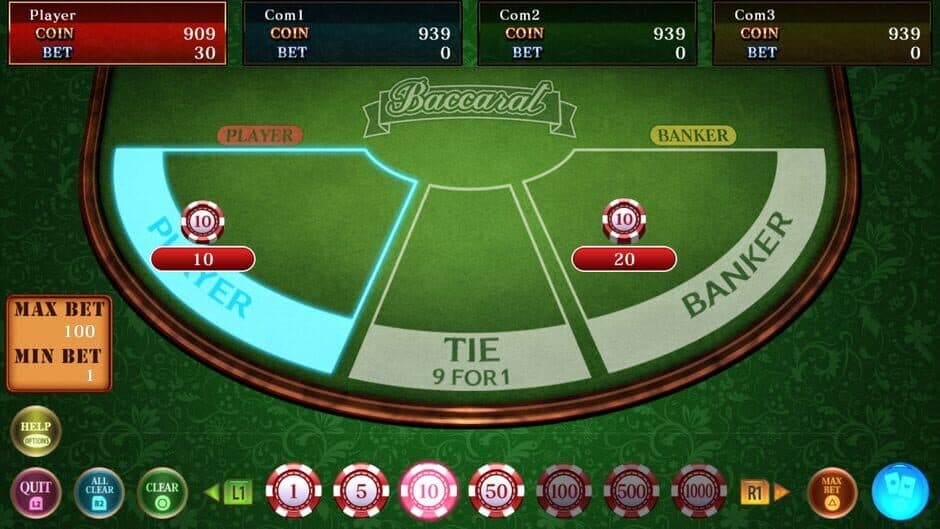Clear the current bet with Clear
The image size is (940, 529).
[x=162, y=492]
